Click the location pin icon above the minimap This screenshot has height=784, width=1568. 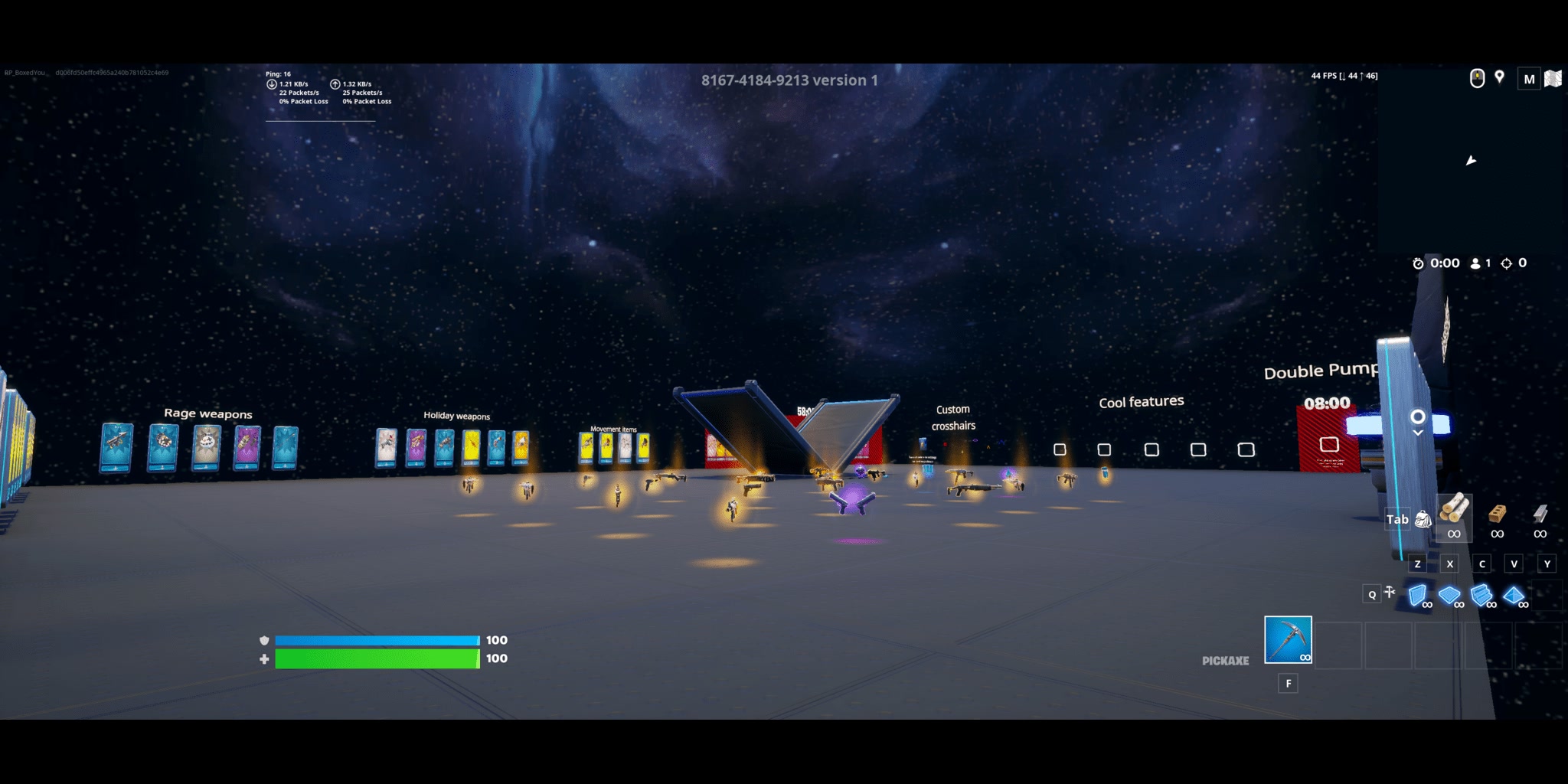pyautogui.click(x=1499, y=77)
